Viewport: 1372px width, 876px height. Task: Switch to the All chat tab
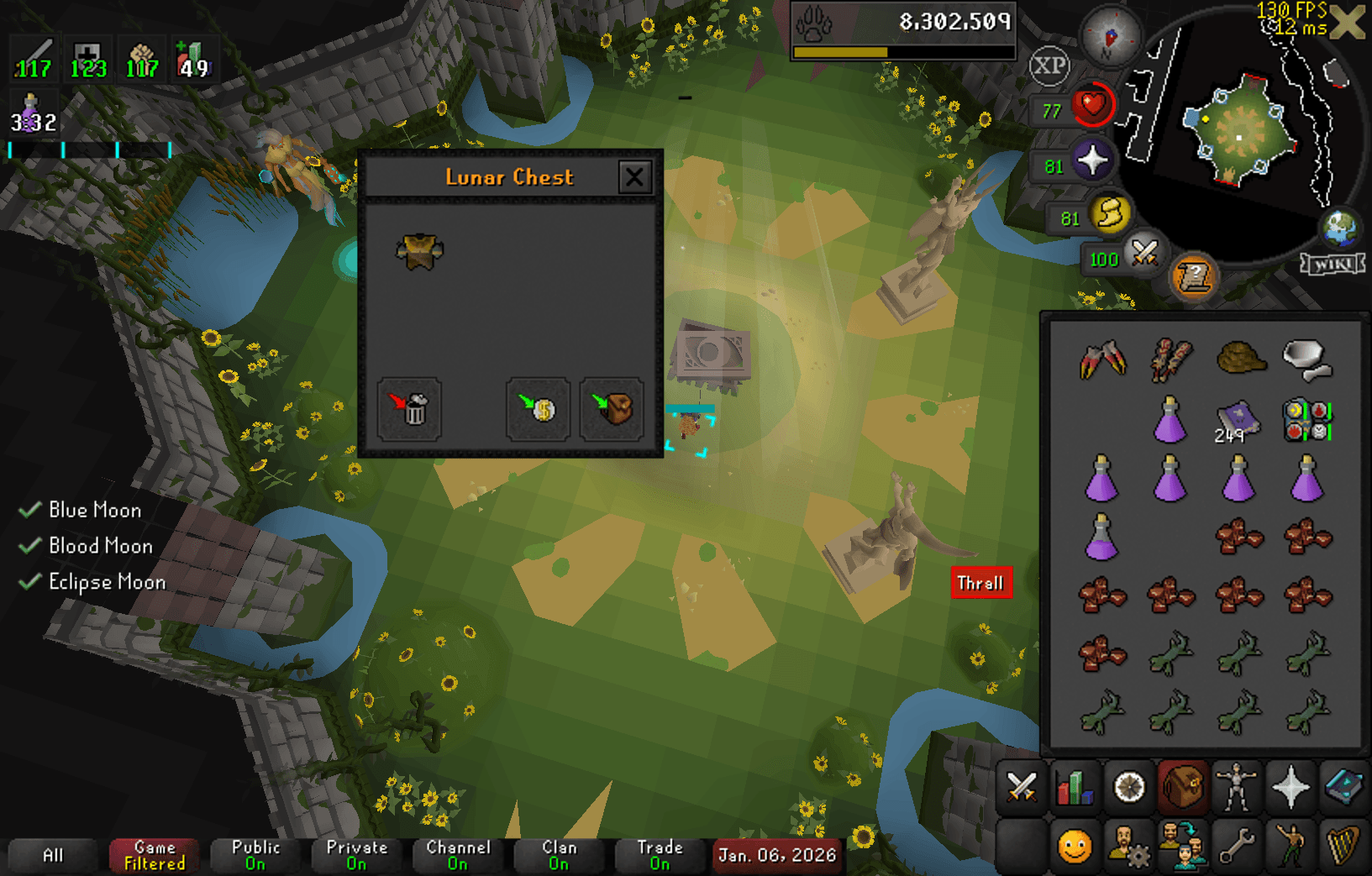52,854
